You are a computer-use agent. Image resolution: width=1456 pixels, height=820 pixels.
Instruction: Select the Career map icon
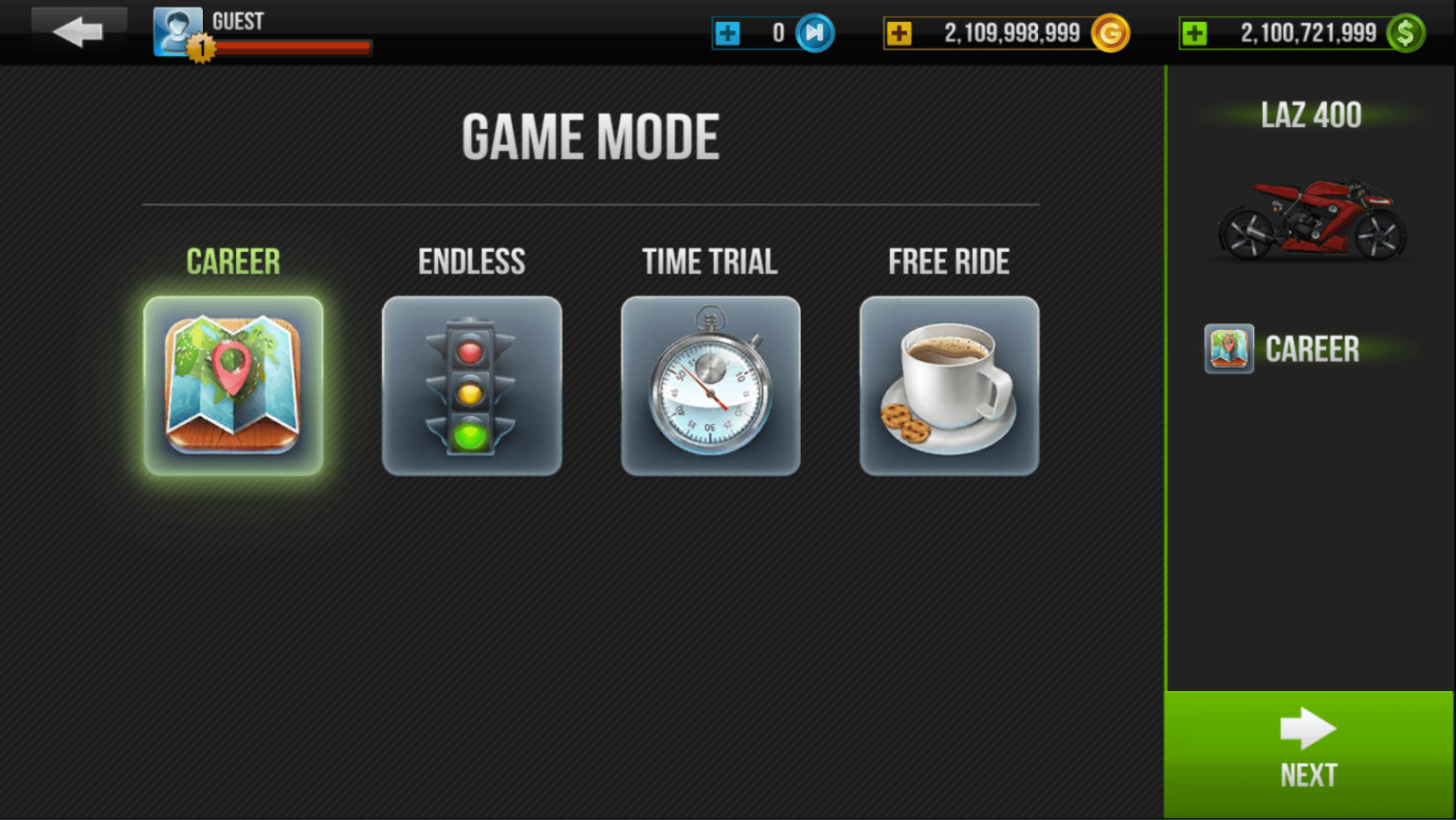coord(232,384)
